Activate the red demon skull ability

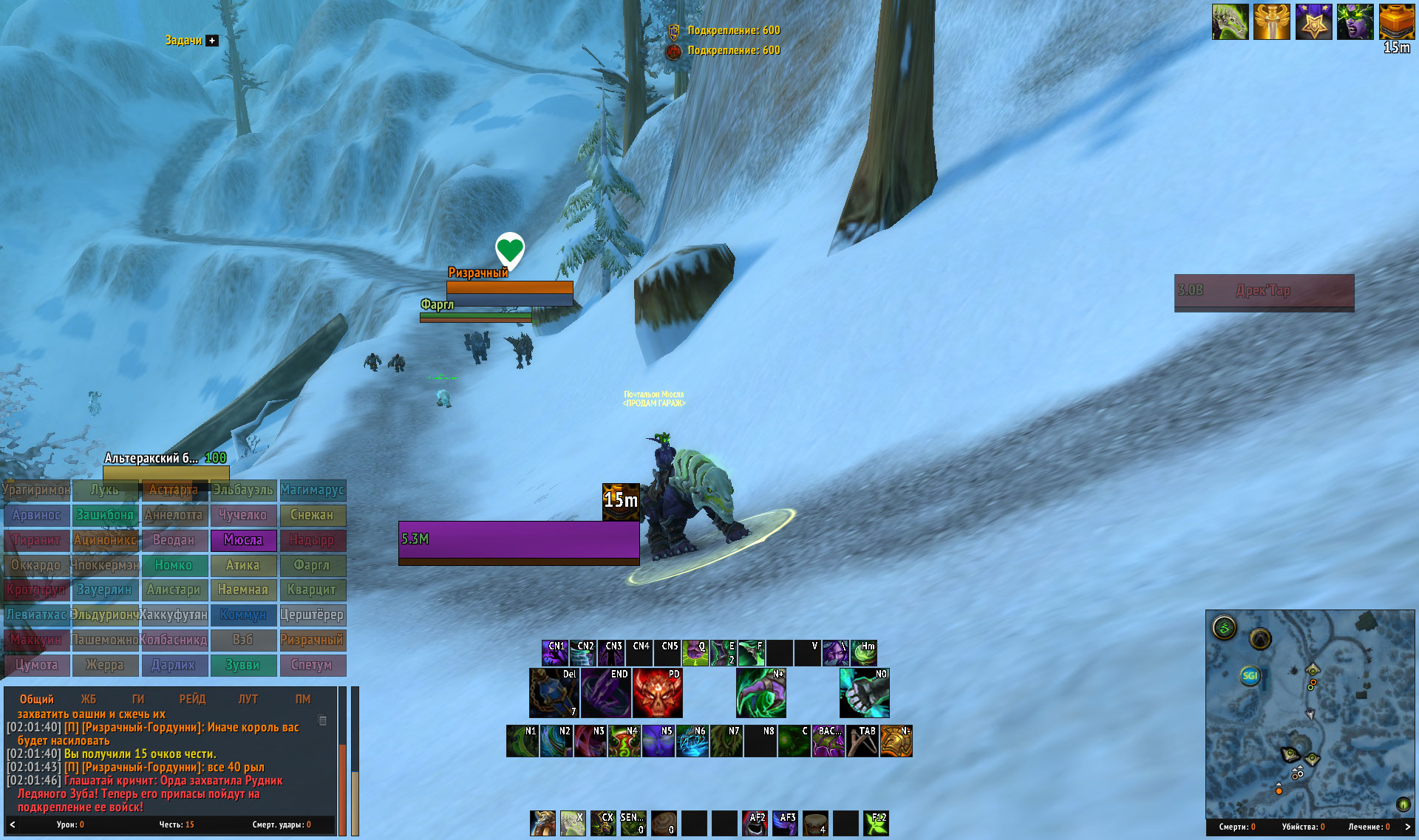click(x=657, y=693)
